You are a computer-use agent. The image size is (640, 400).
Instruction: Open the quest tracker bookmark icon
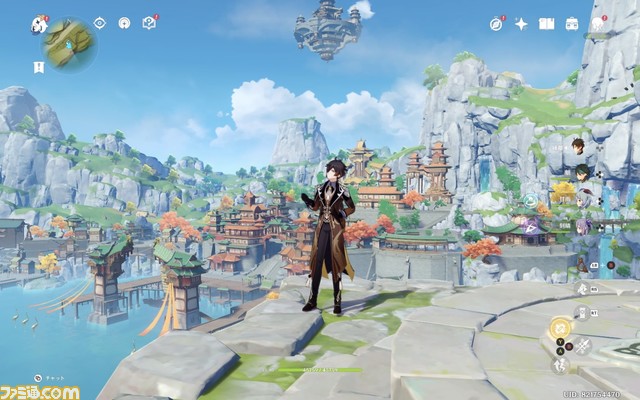[x=38, y=67]
